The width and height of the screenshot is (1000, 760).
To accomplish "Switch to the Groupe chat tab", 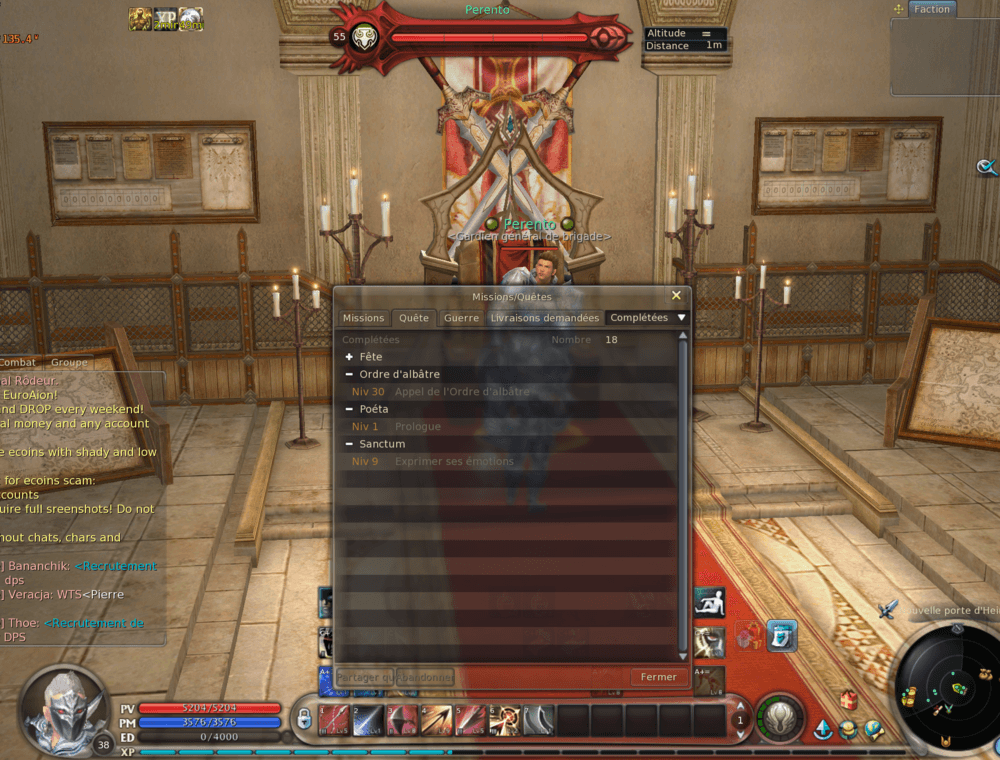I will tap(69, 362).
